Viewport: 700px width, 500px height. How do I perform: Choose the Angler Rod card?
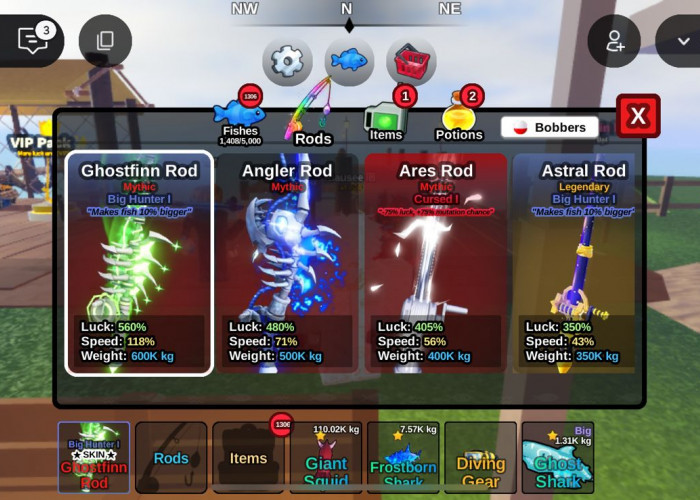288,263
